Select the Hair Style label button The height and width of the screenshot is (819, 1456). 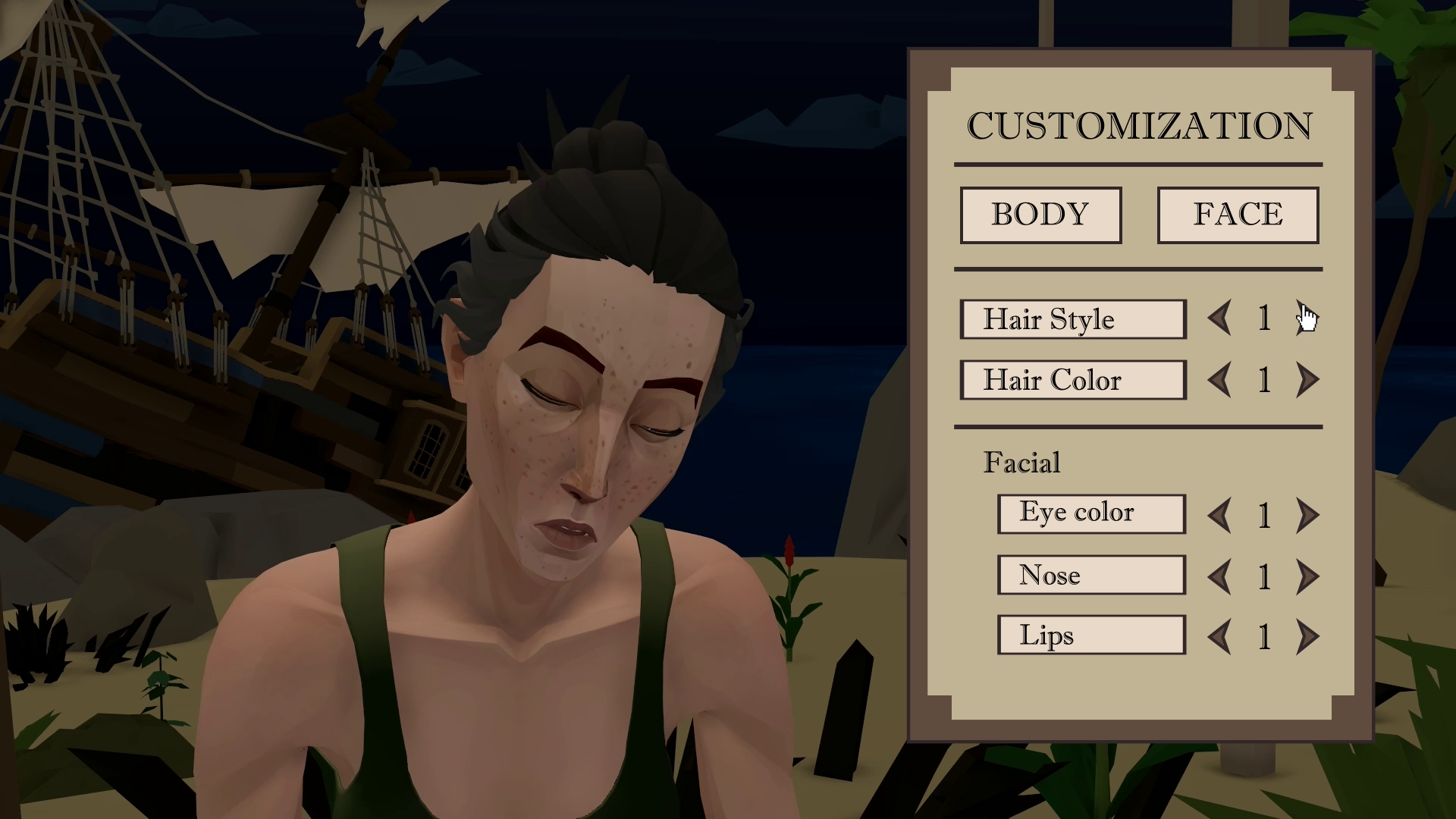pyautogui.click(x=1072, y=319)
